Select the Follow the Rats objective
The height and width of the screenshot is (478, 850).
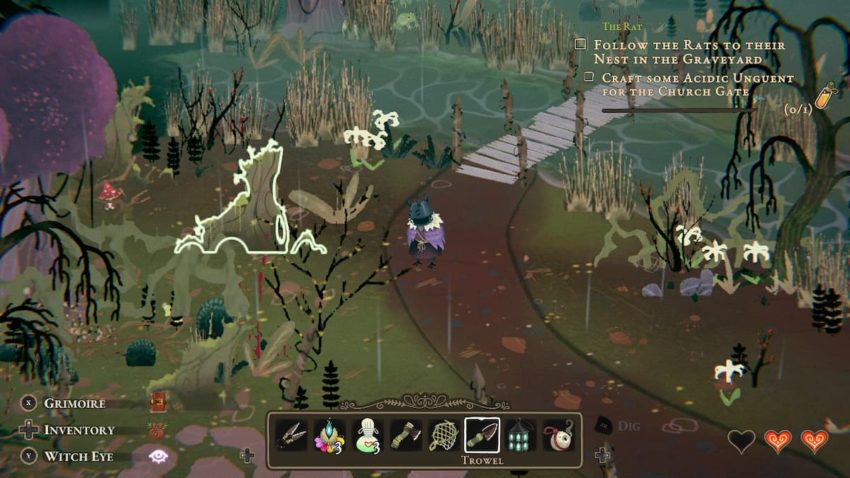click(x=689, y=52)
